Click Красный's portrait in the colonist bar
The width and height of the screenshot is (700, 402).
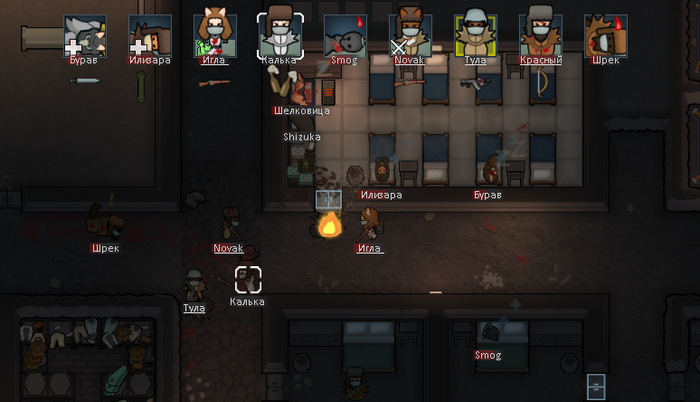pos(540,35)
